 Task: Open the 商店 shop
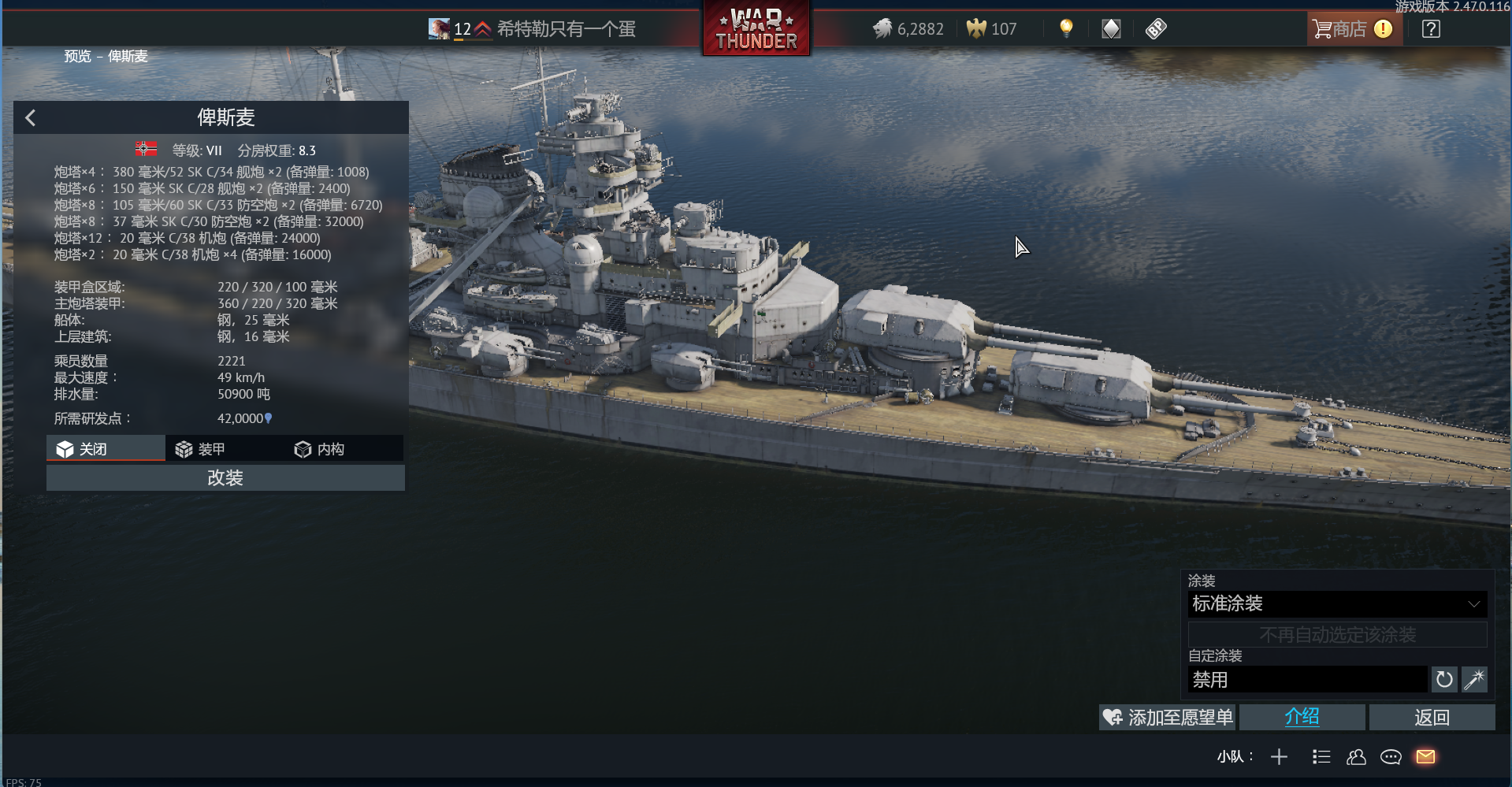(x=1350, y=29)
